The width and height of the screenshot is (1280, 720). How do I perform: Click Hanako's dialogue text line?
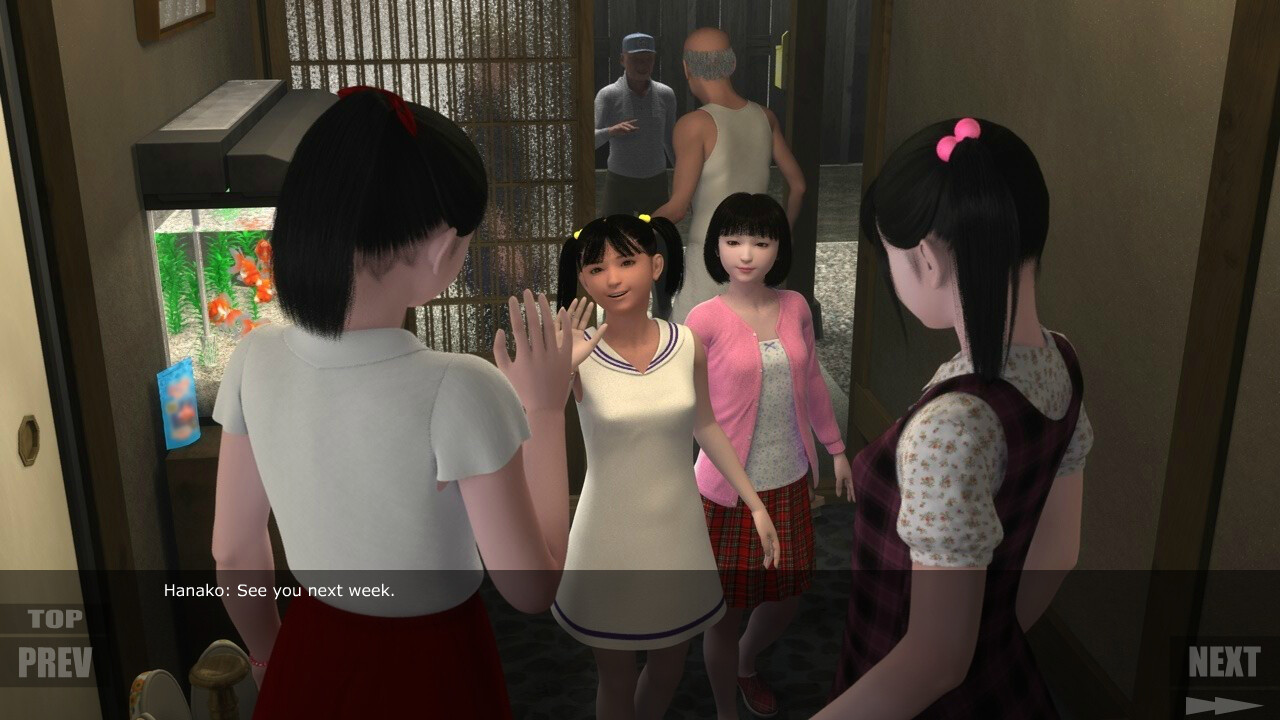click(280, 590)
